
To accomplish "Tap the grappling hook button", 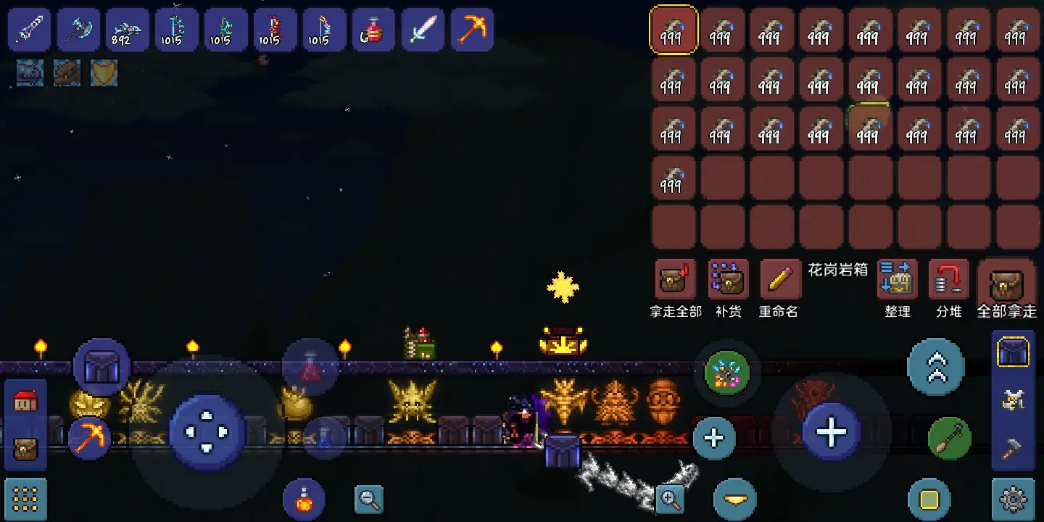I will [x=949, y=438].
